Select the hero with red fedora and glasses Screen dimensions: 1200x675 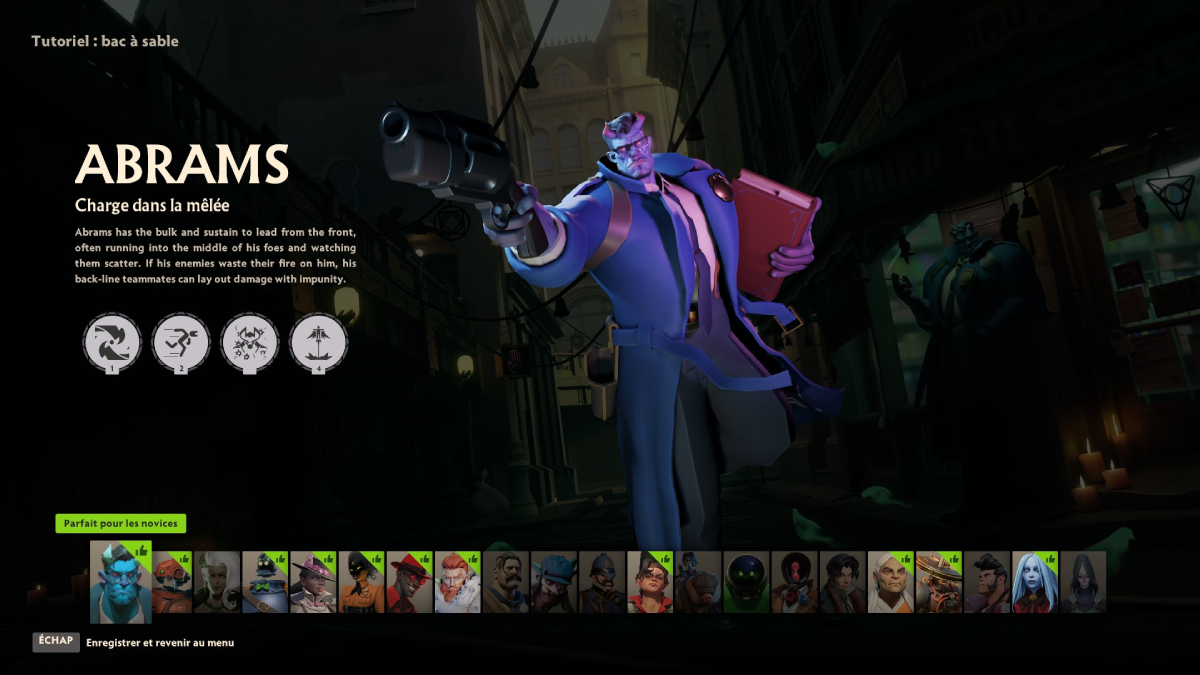click(409, 582)
